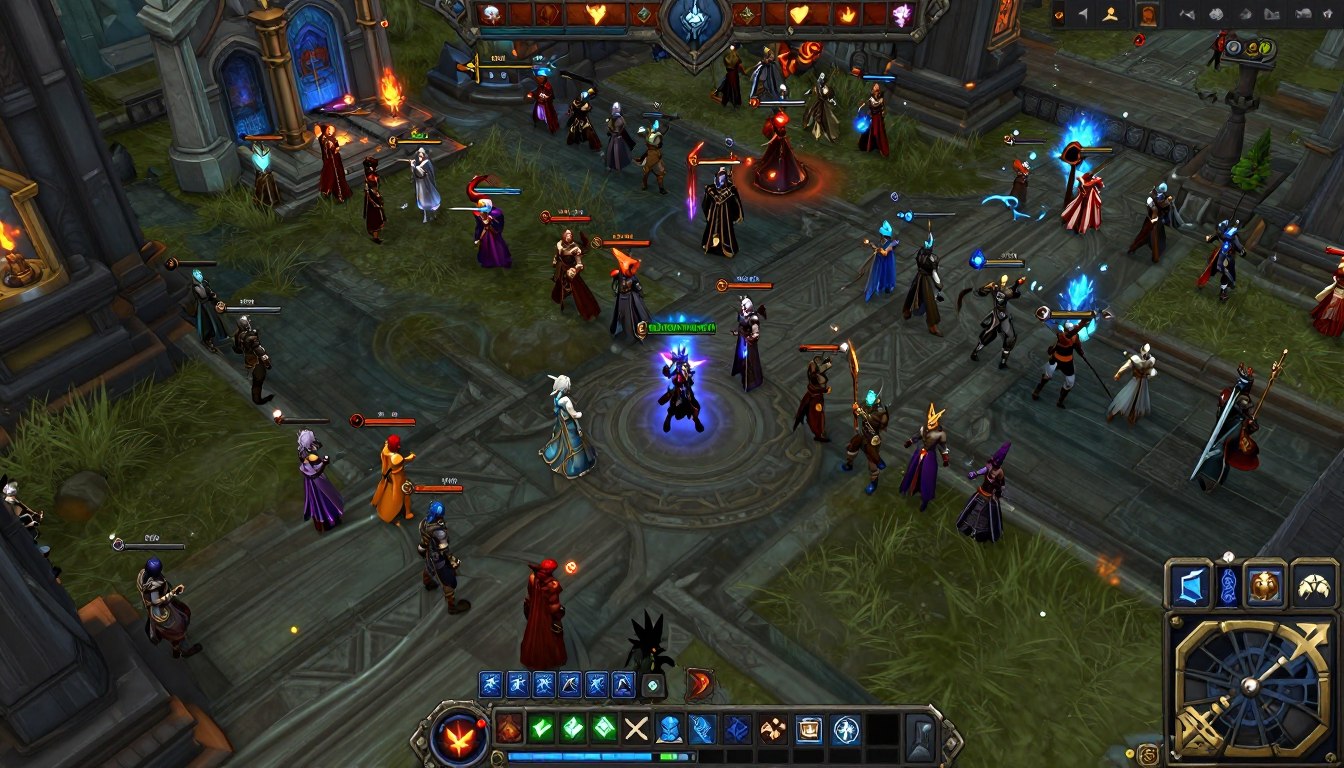Select the claw ability icon near the minimap
The height and width of the screenshot is (768, 1344).
point(1315,585)
